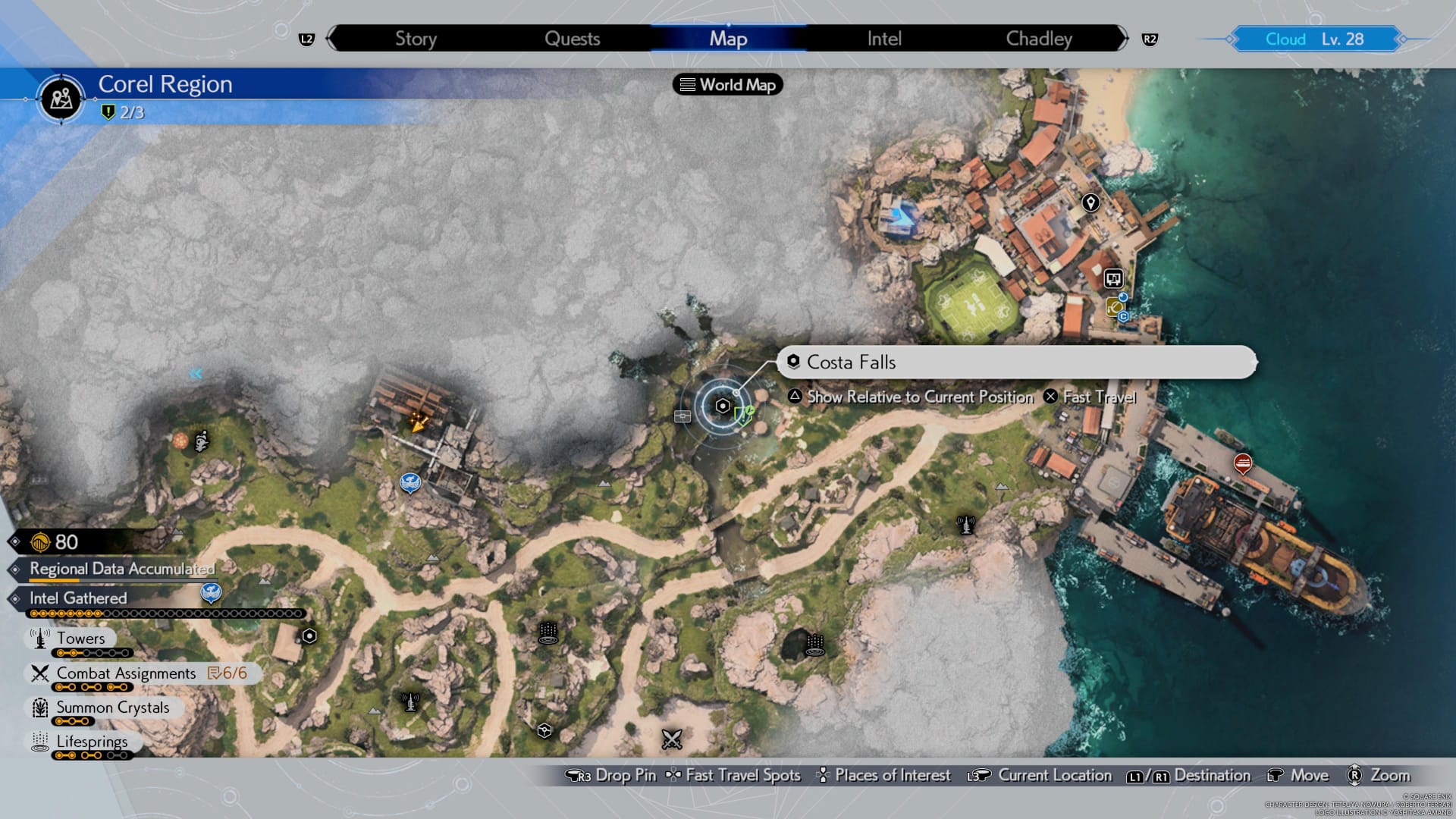The height and width of the screenshot is (819, 1456).
Task: Select the Map tab
Action: coord(728,39)
